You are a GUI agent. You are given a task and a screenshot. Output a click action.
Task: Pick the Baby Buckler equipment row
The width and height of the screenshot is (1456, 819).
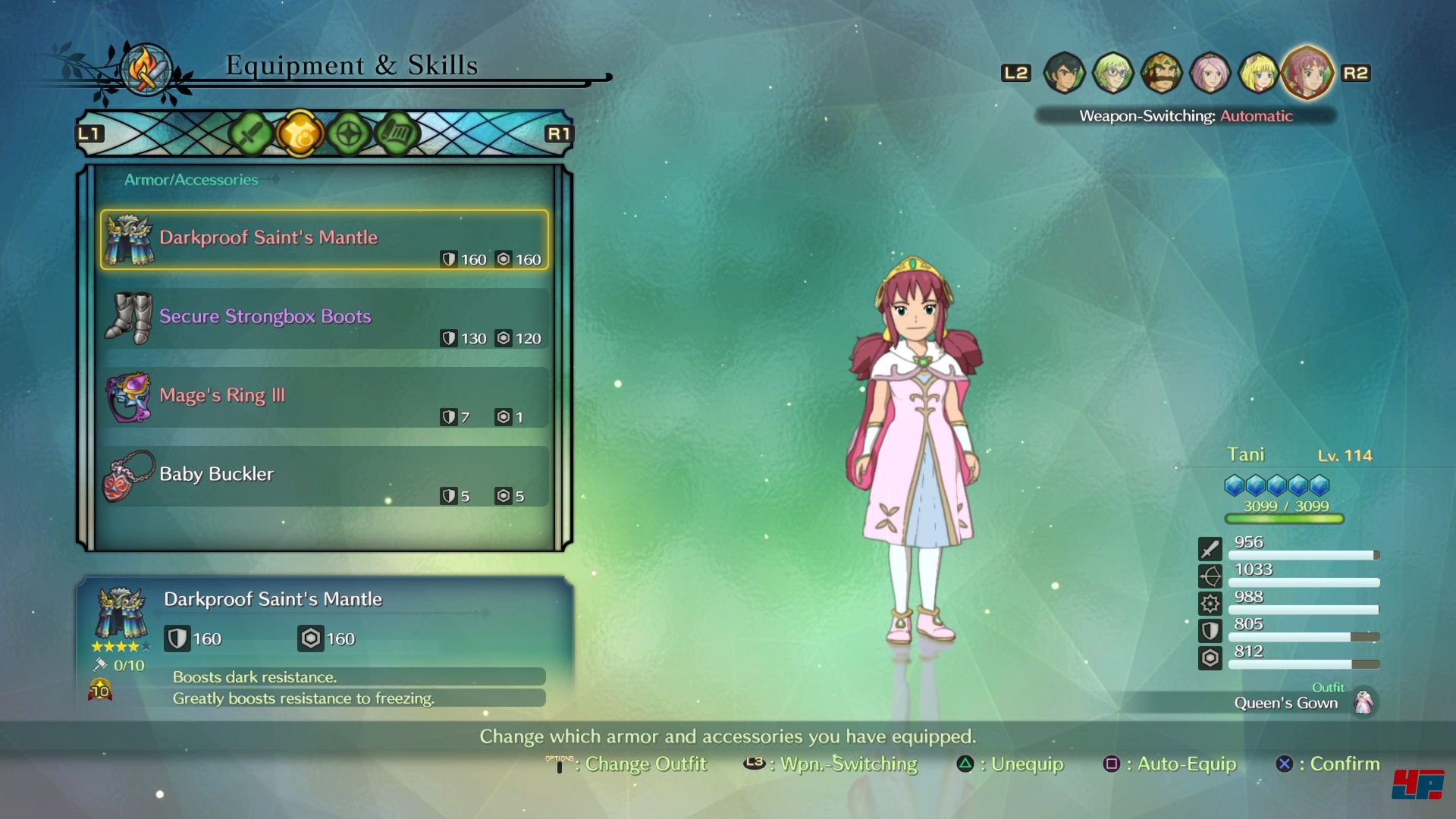324,476
